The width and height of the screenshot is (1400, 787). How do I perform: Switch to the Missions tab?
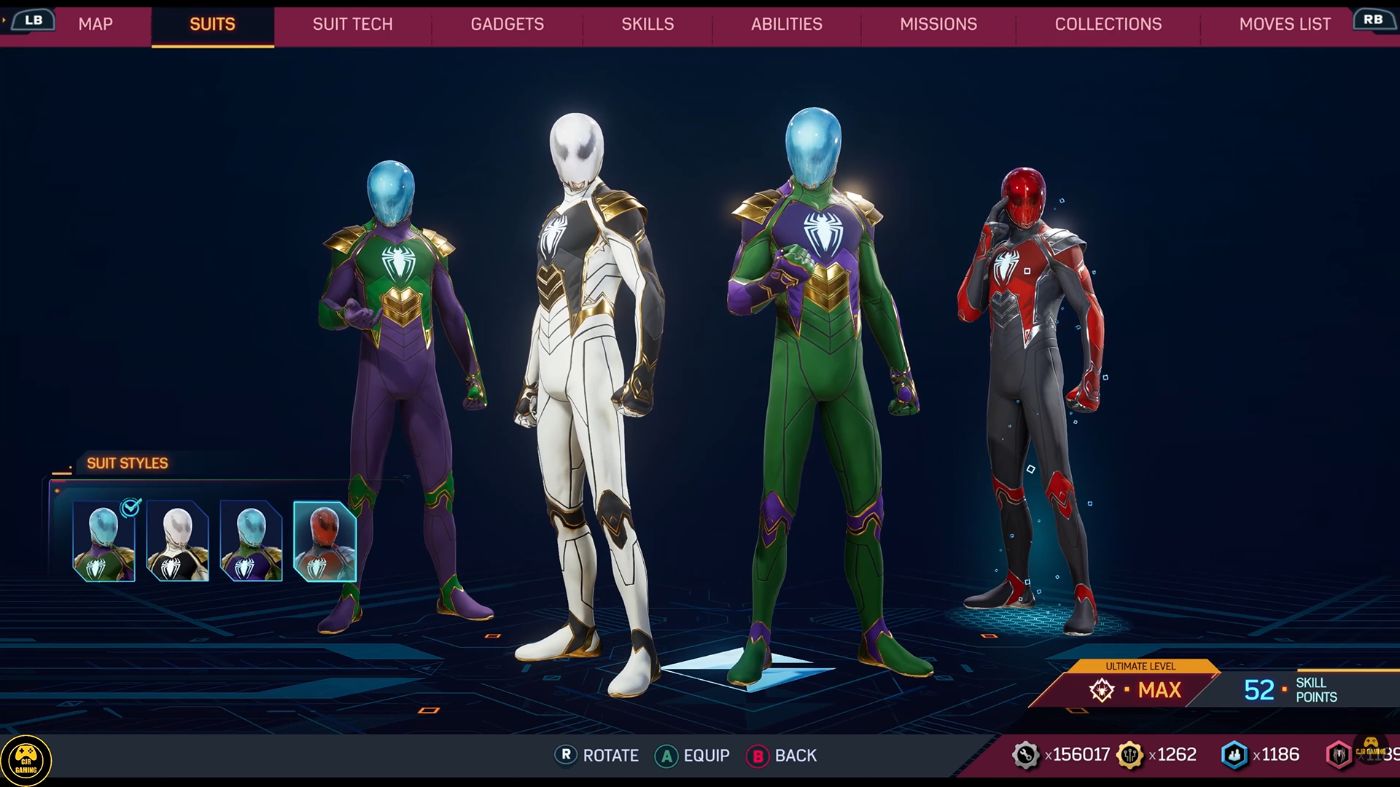pyautogui.click(x=938, y=24)
